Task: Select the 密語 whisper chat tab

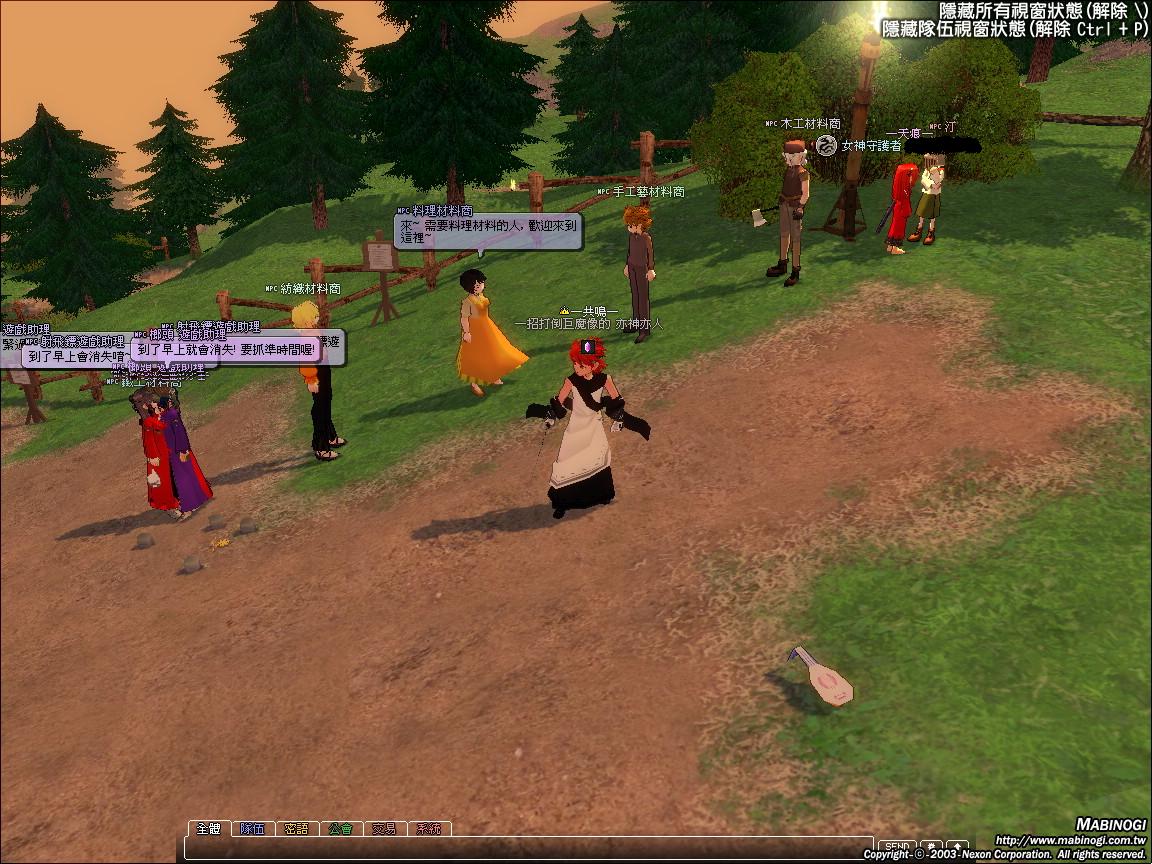Action: coord(296,829)
